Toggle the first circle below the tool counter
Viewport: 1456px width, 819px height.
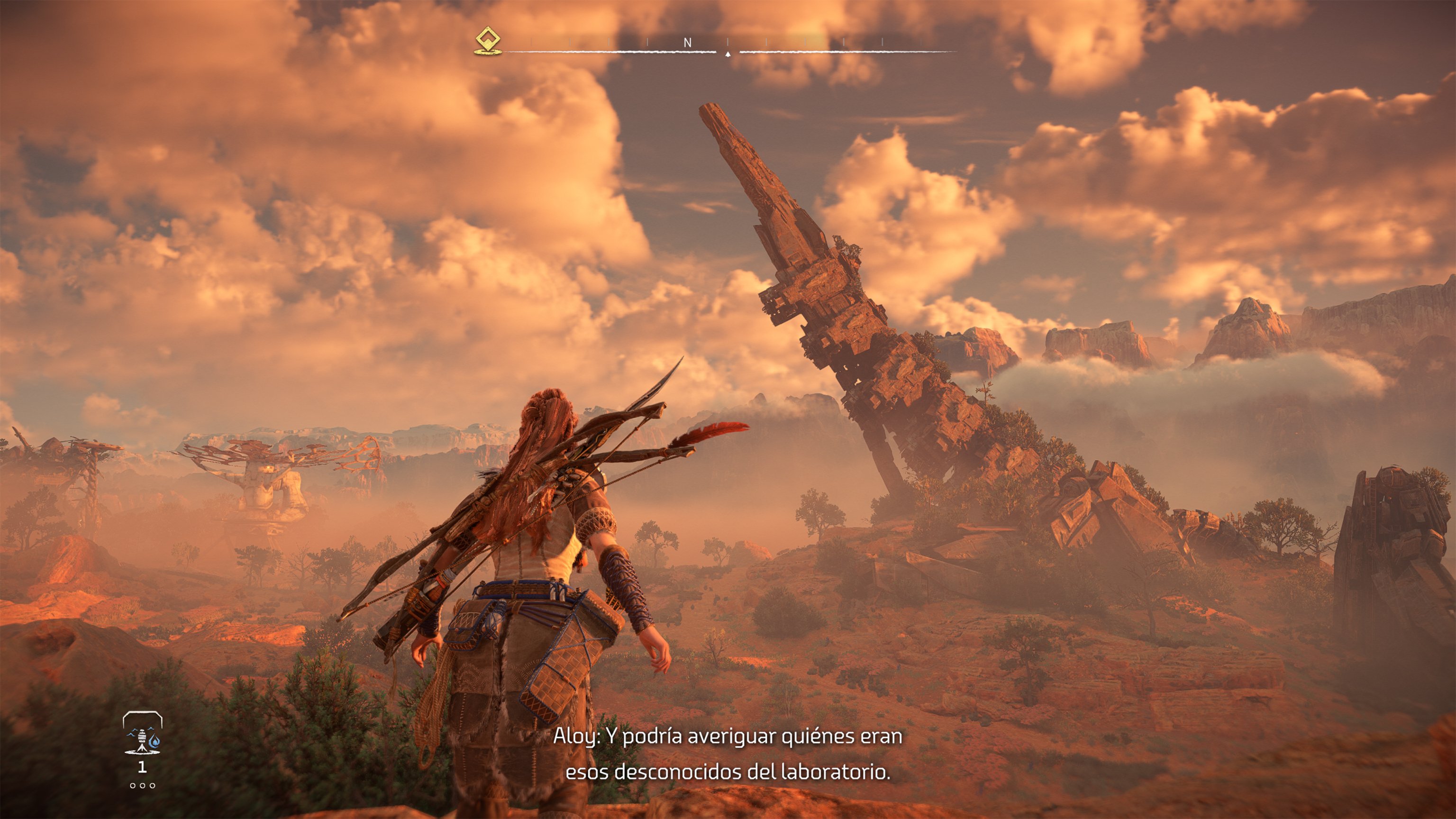[133, 786]
